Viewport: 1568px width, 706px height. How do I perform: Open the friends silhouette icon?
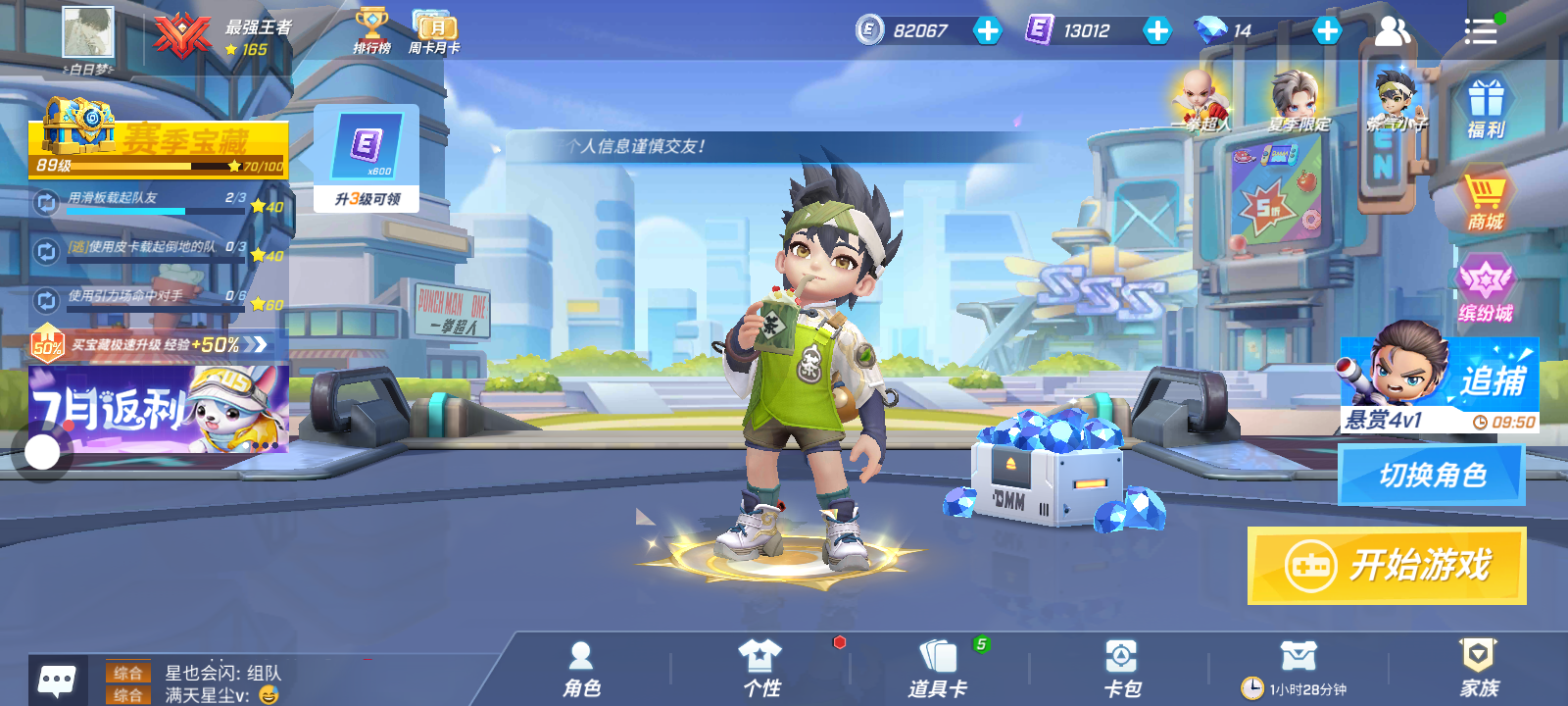point(1392,31)
